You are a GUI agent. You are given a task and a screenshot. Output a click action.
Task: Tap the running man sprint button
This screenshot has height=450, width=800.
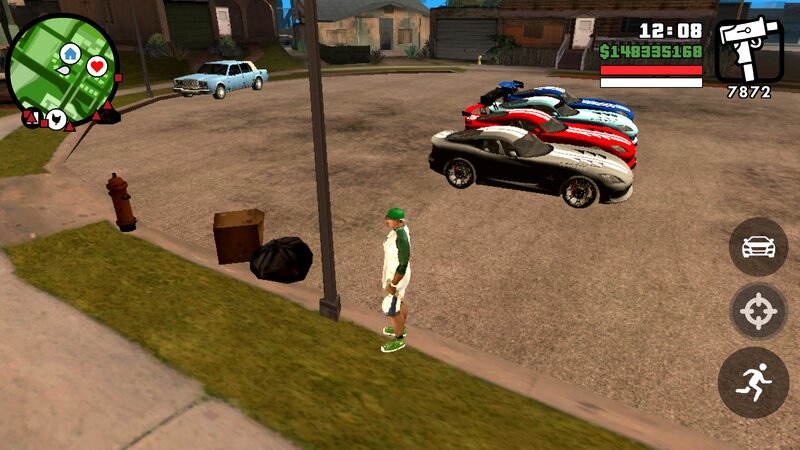click(753, 382)
